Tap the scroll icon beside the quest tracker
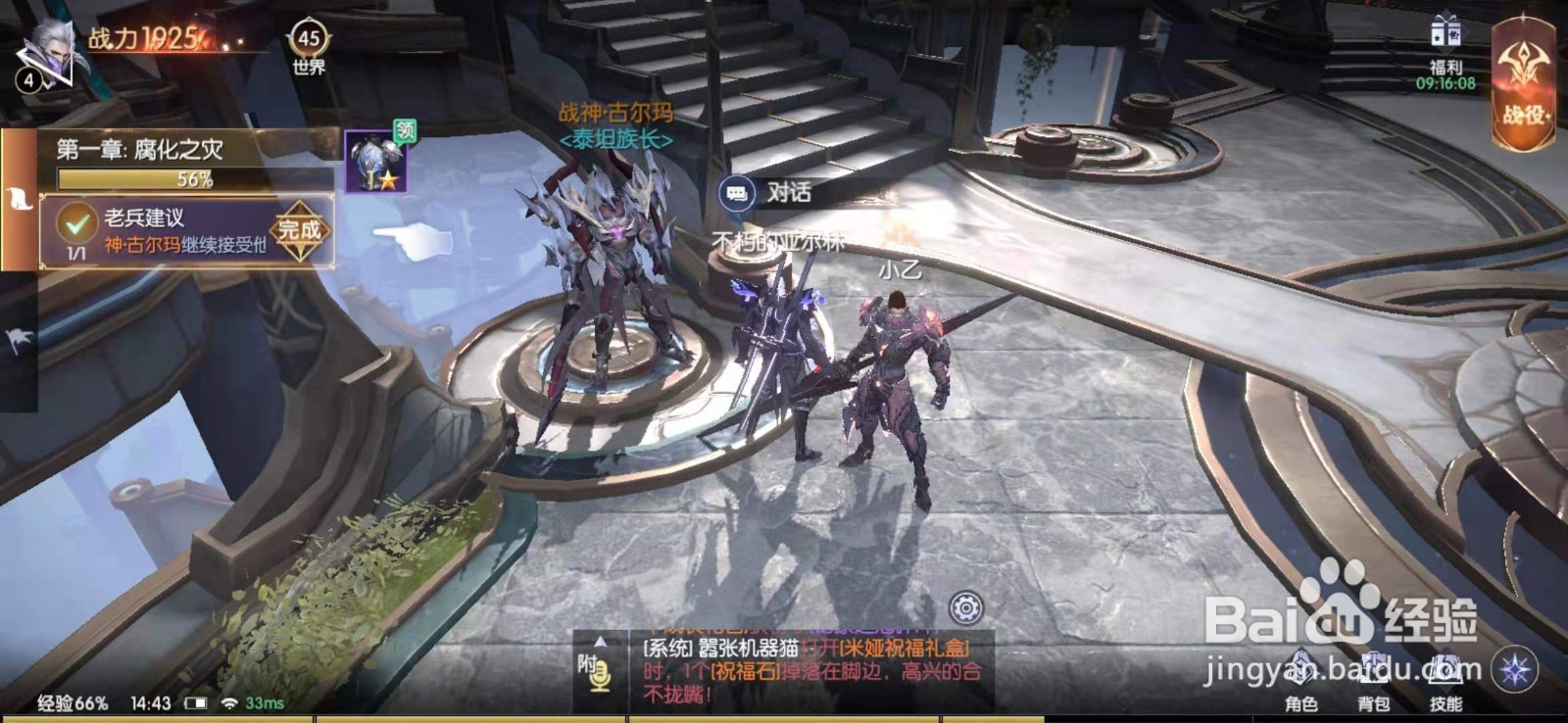1568x723 pixels. tap(20, 199)
